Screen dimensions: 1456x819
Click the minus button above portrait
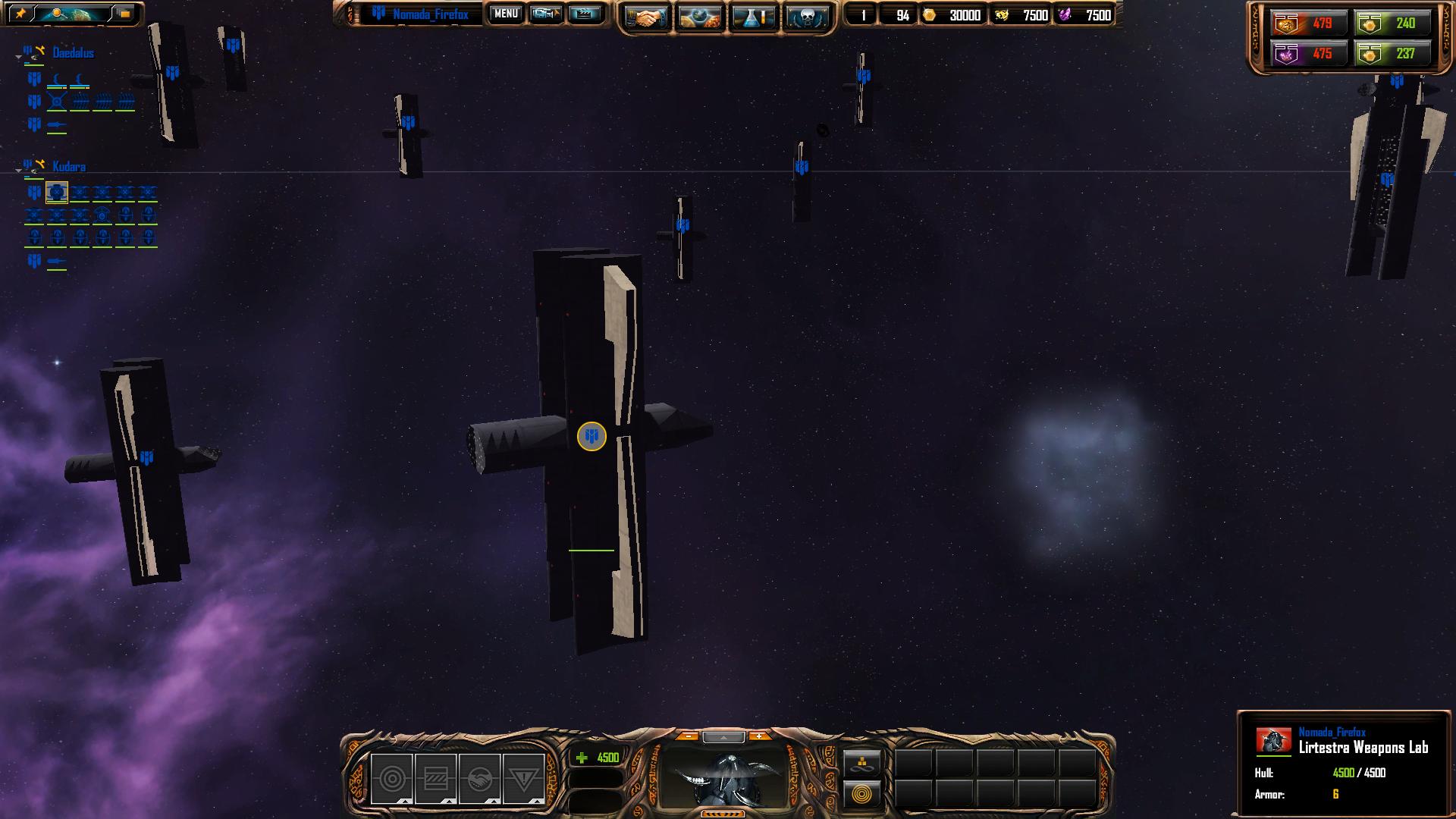[x=687, y=736]
